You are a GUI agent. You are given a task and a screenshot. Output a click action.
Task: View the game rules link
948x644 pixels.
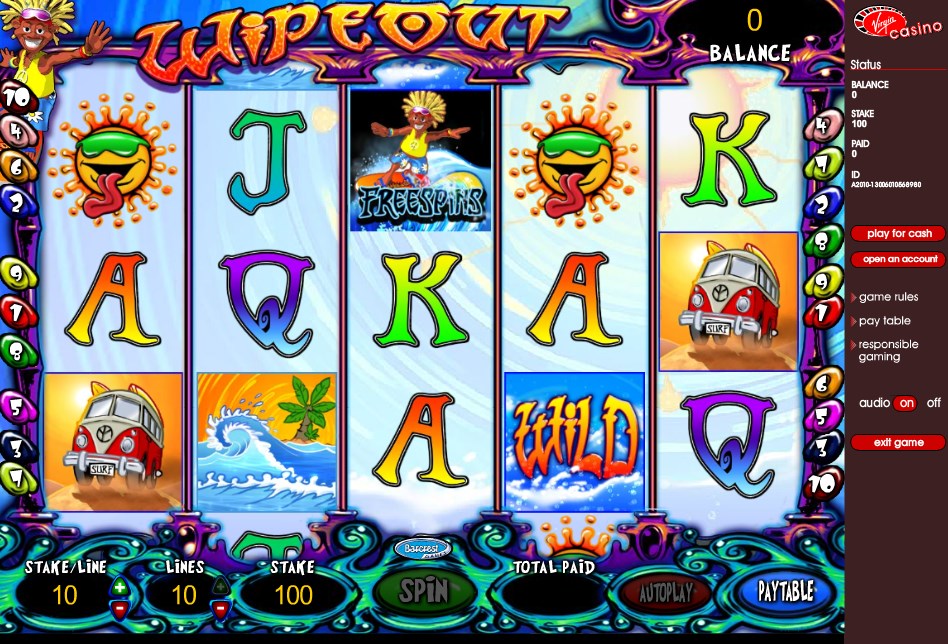click(x=888, y=297)
